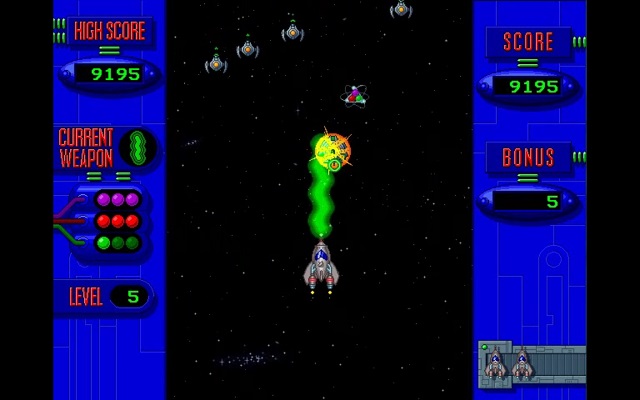Select the green weapon power lights row
The width and height of the screenshot is (640, 400).
pos(117,242)
